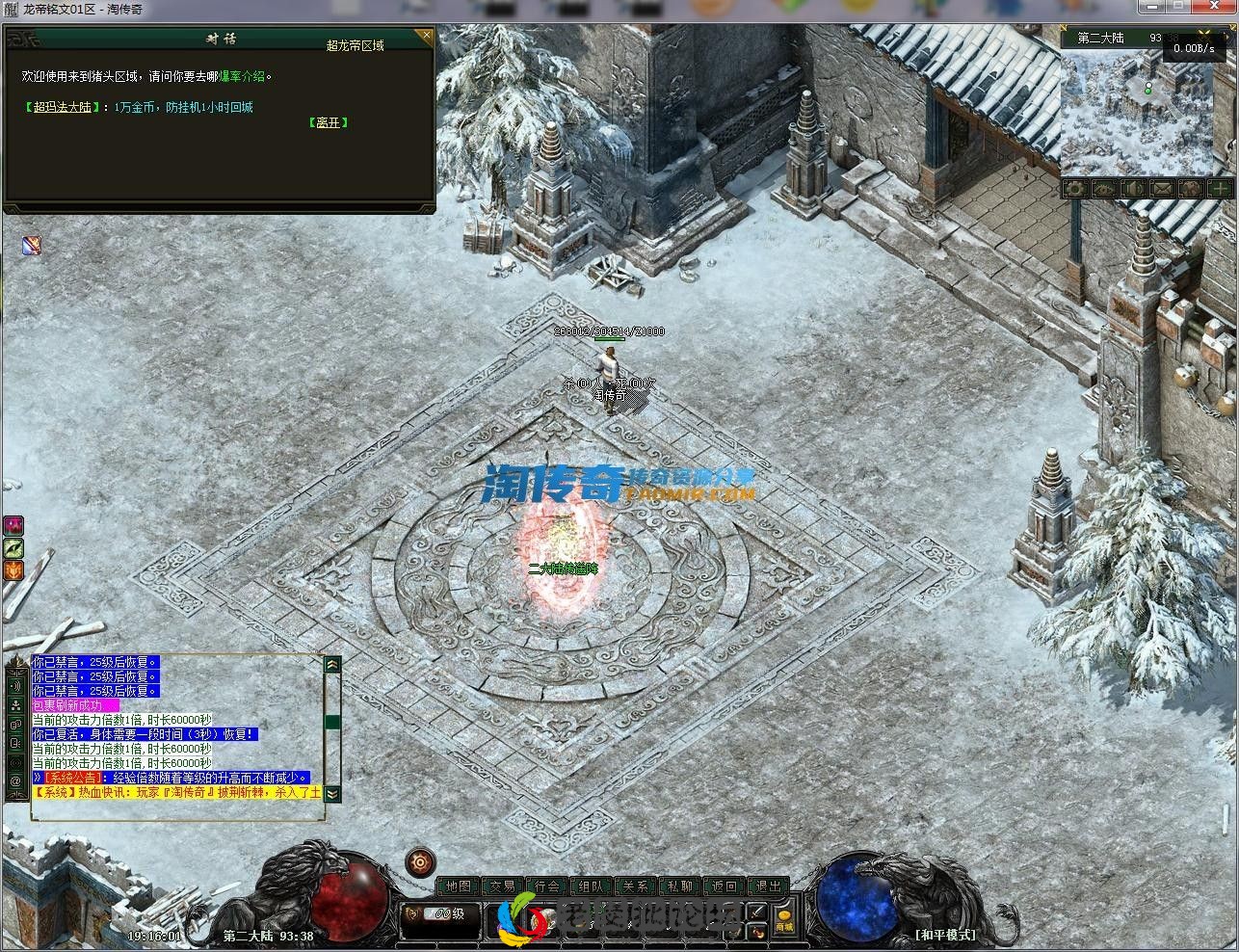Select the pink face icon on the left edge
The image size is (1239, 952).
tap(13, 524)
